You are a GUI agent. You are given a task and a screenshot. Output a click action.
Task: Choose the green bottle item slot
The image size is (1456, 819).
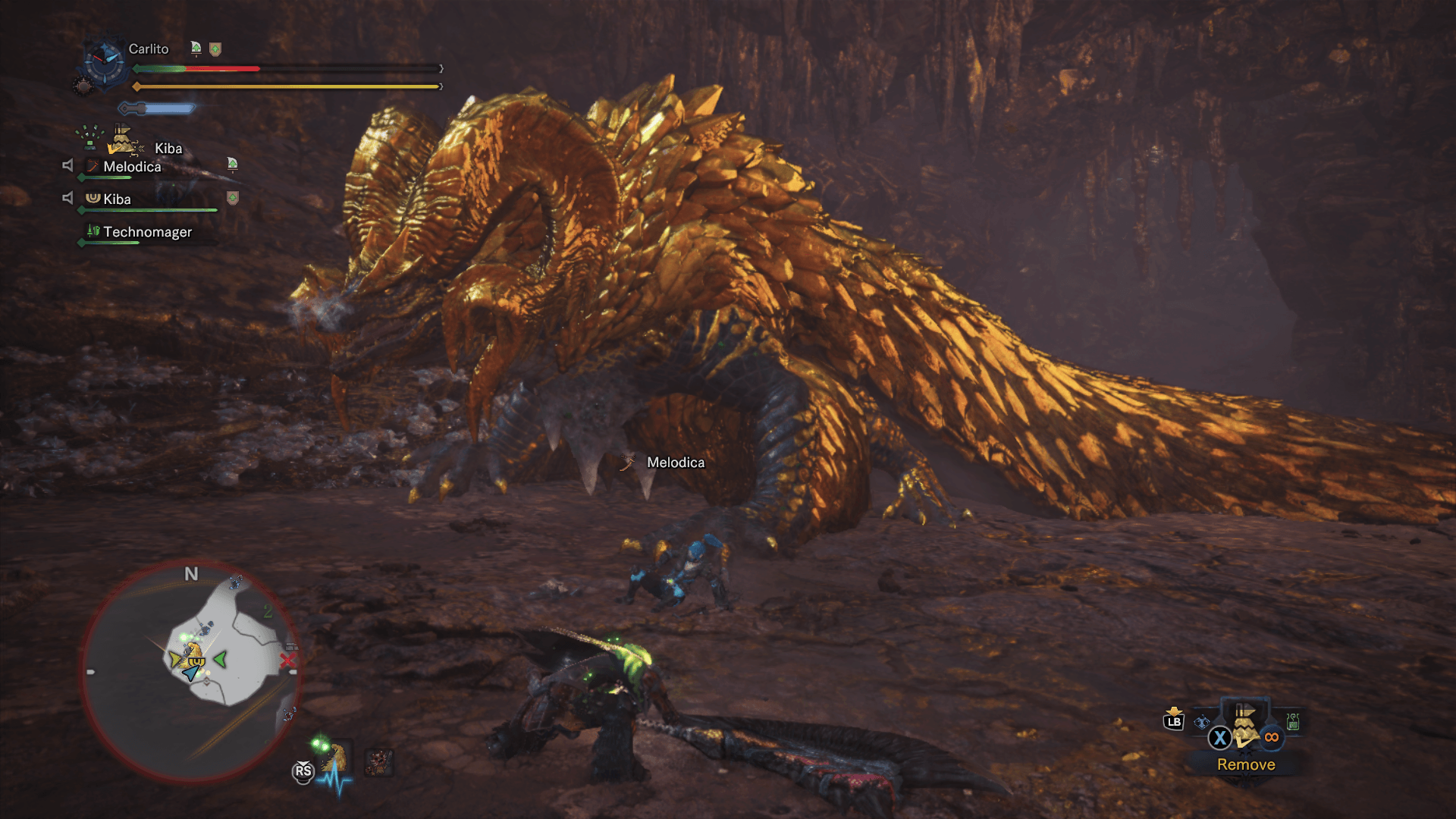pos(1293,721)
